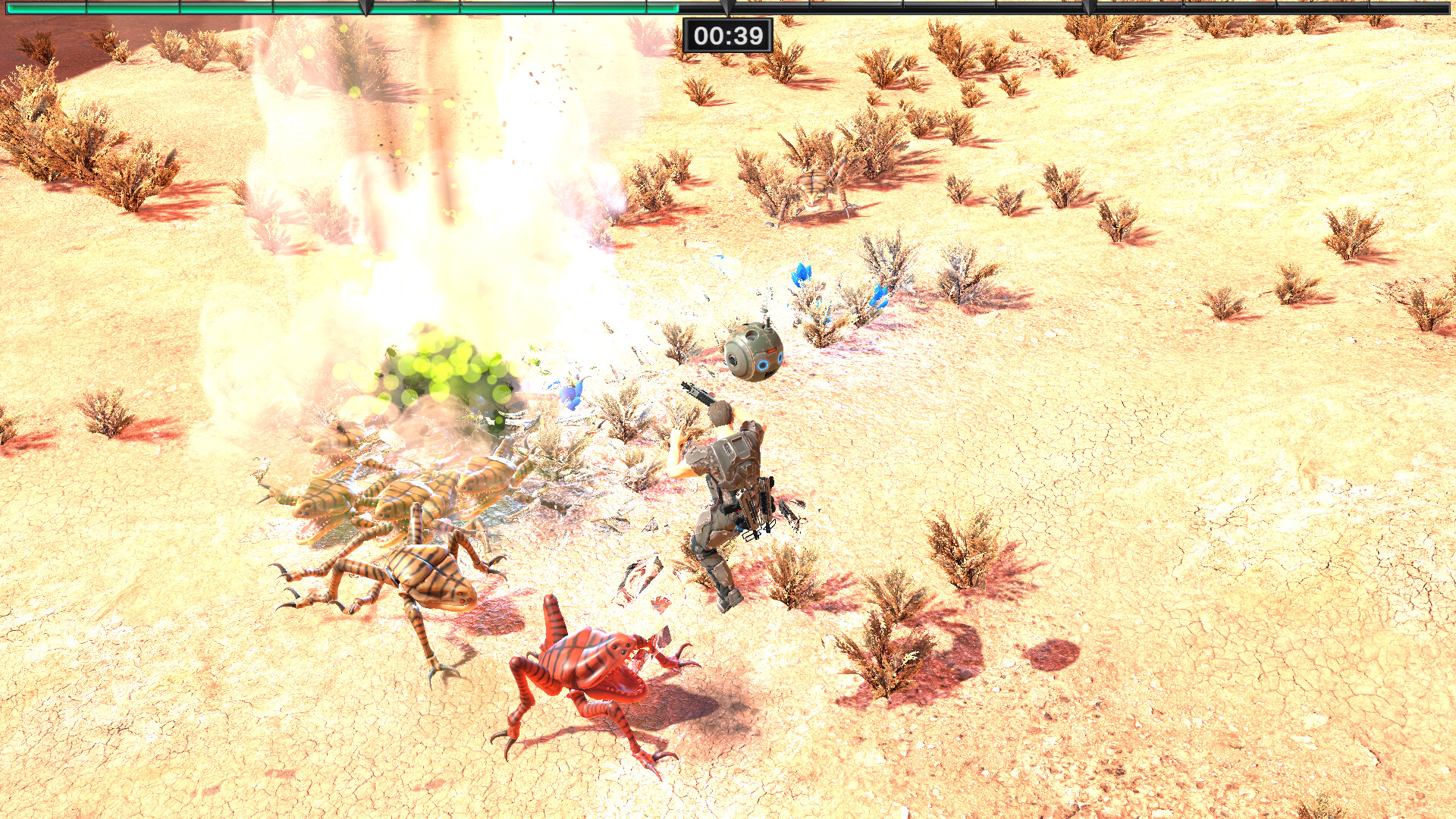Click the arrow marker atop the green bar

point(368,6)
